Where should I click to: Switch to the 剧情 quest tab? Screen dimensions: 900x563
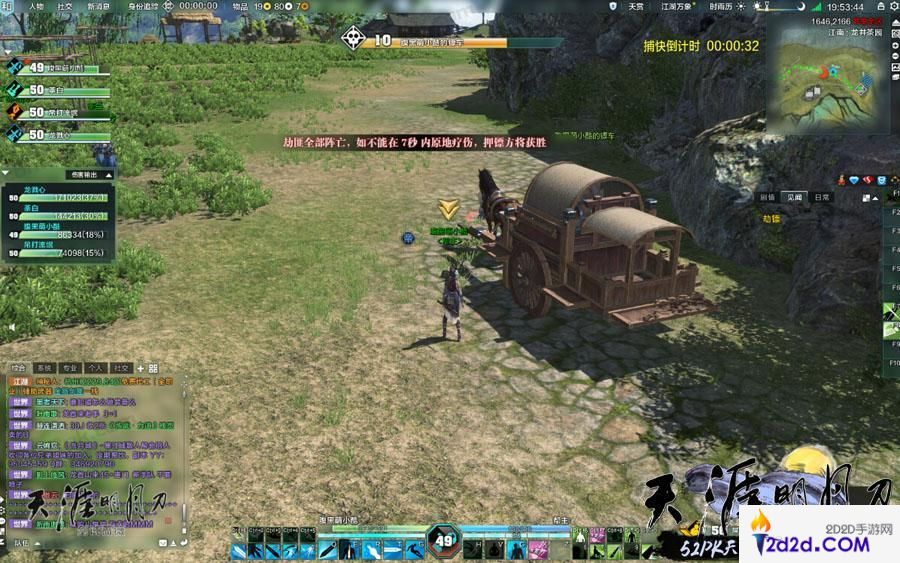767,198
